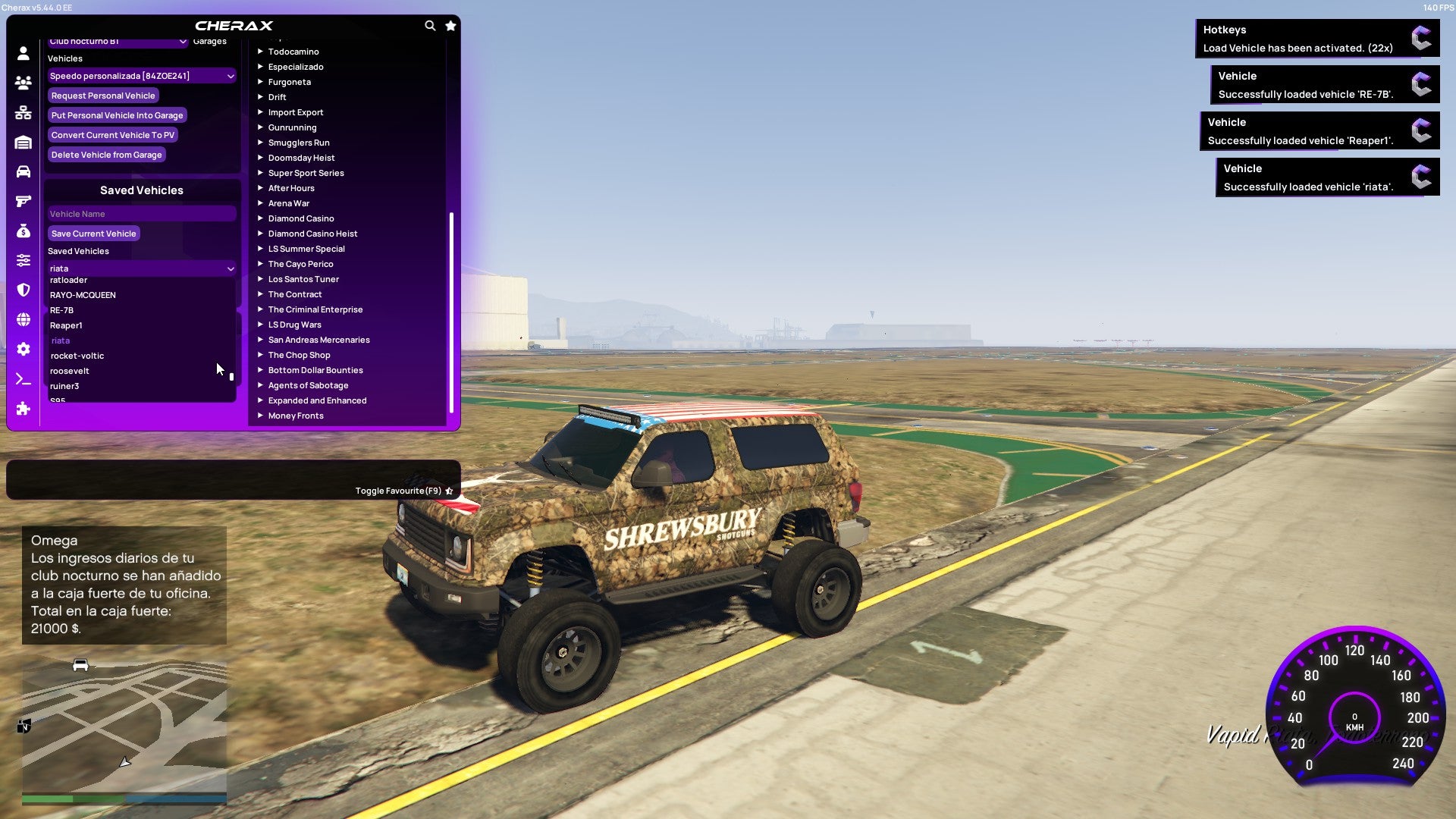Screen dimensions: 1456x819
Task: Open the Settings gear in the sidebar
Action: point(23,349)
